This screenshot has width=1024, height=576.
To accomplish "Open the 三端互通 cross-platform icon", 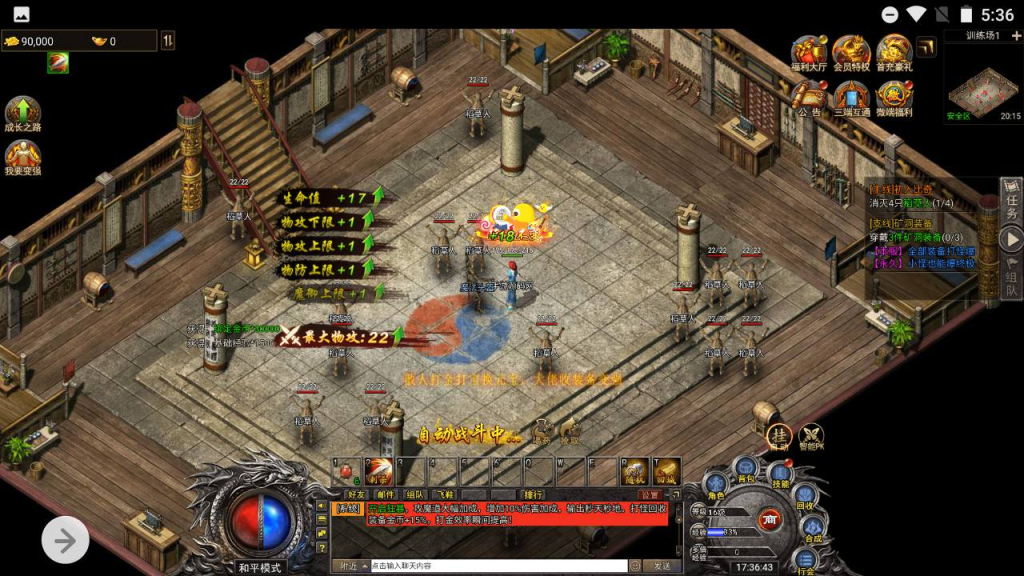I will point(851,98).
